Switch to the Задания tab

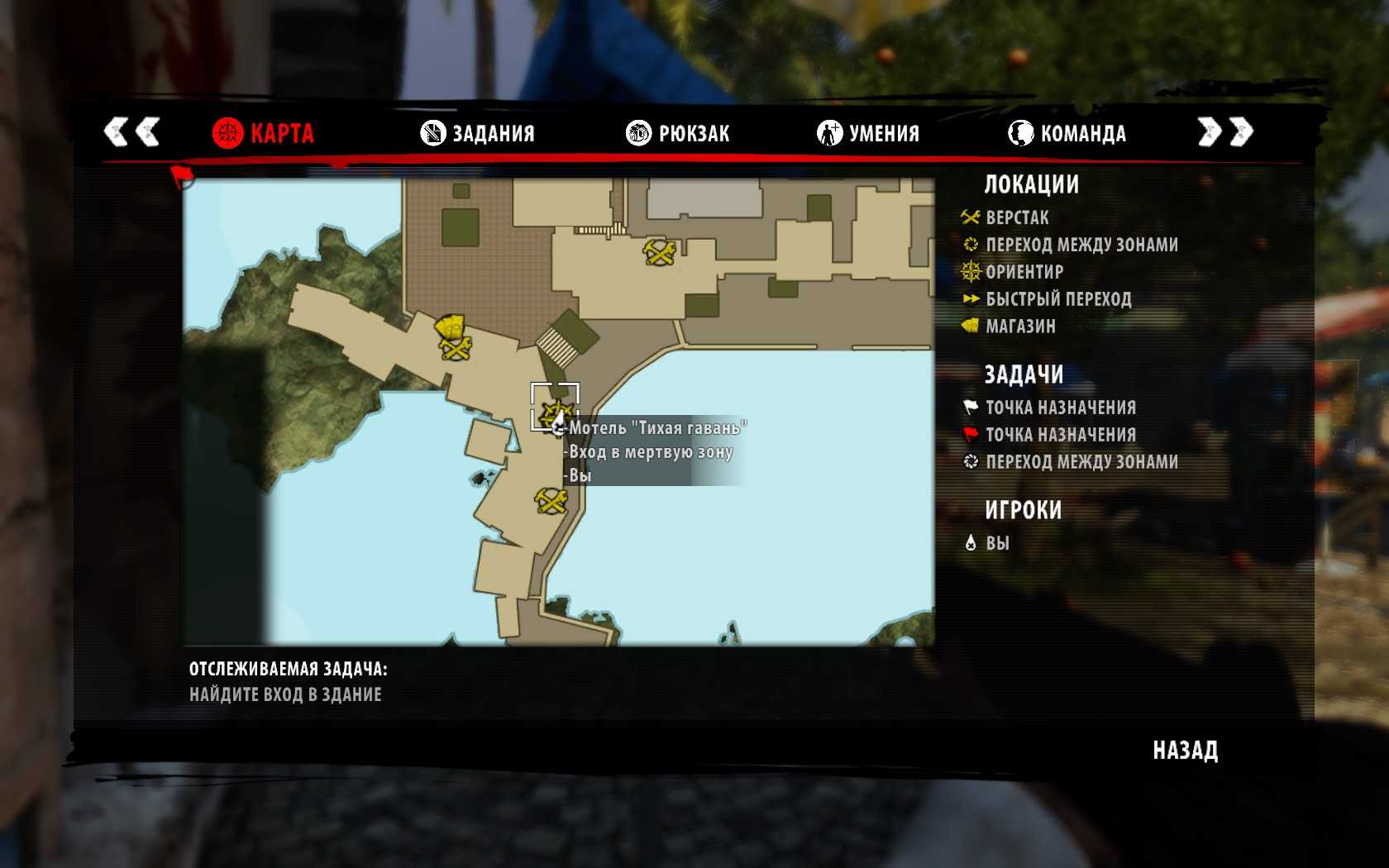(x=478, y=133)
